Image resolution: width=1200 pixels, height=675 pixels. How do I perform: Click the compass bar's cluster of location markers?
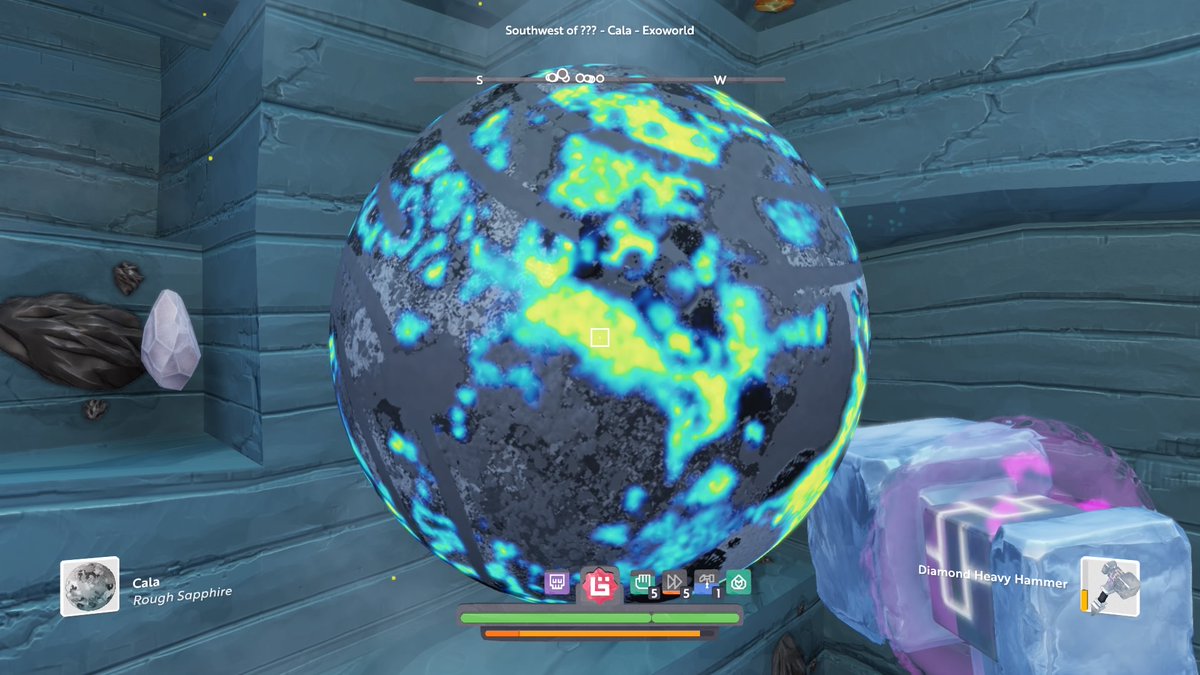pos(574,77)
